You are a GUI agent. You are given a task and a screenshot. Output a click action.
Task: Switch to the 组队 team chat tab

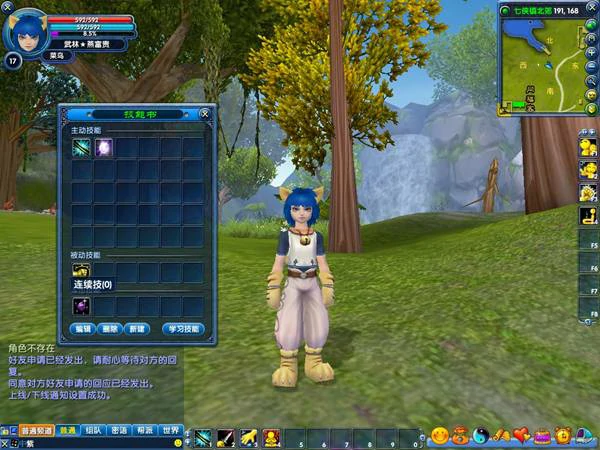click(93, 430)
